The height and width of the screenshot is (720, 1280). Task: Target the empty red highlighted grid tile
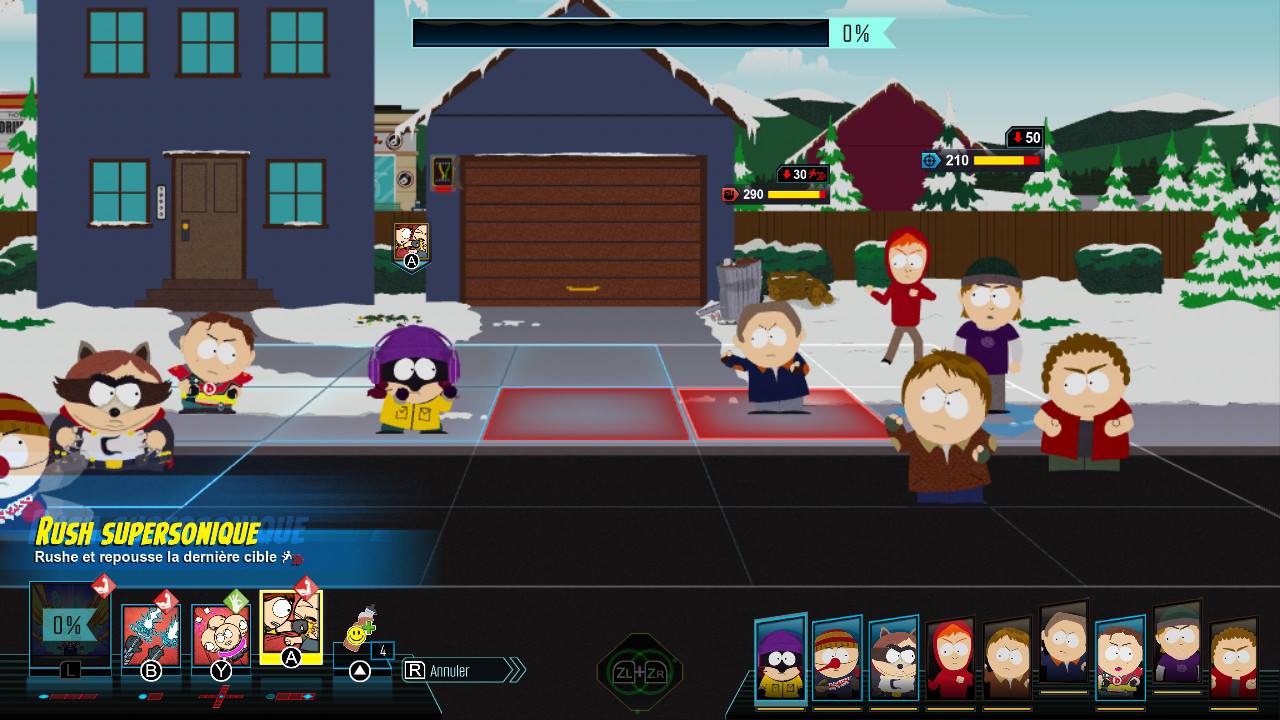(586, 413)
